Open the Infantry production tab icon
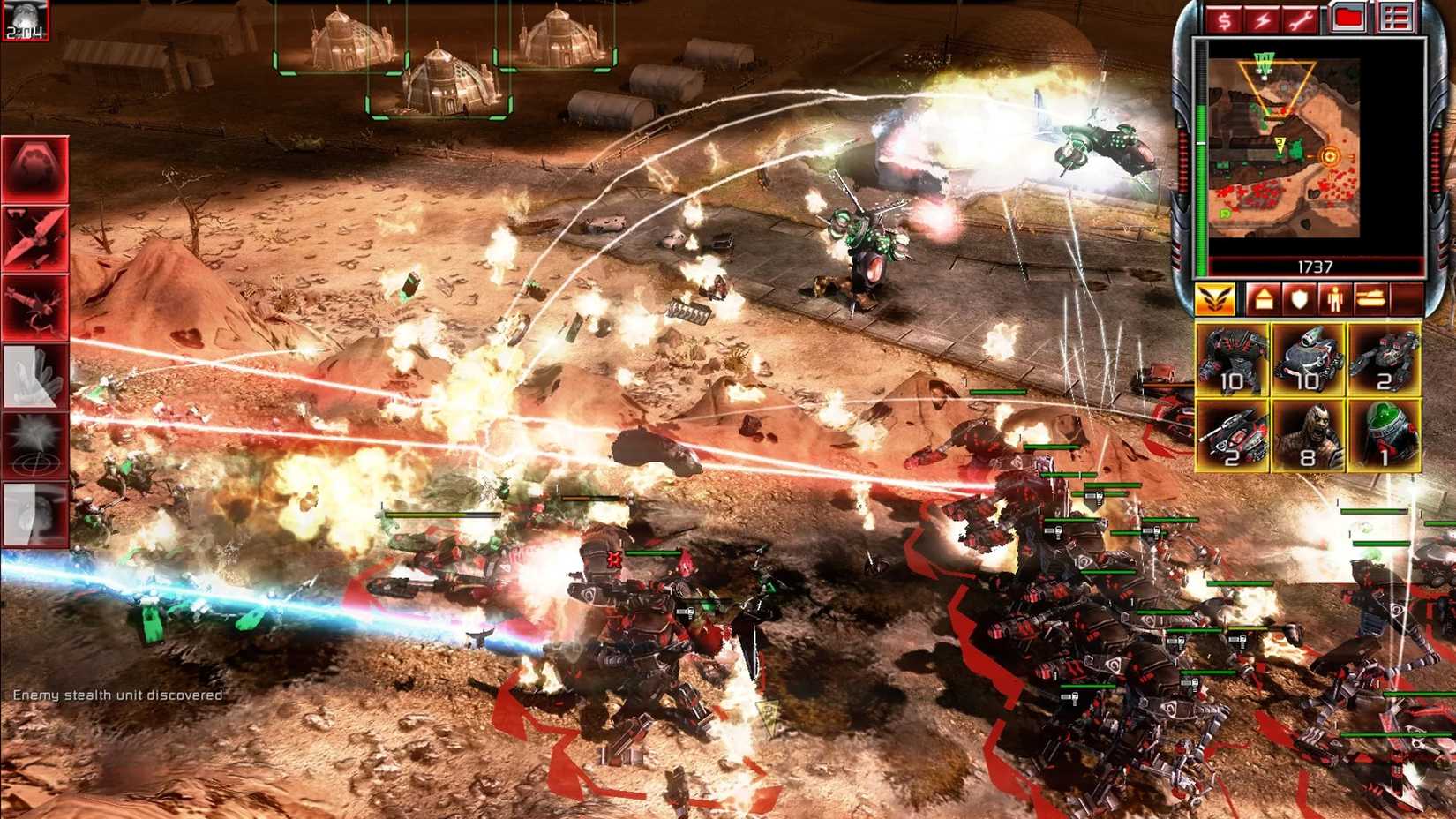This screenshot has height=819, width=1456. point(1334,300)
